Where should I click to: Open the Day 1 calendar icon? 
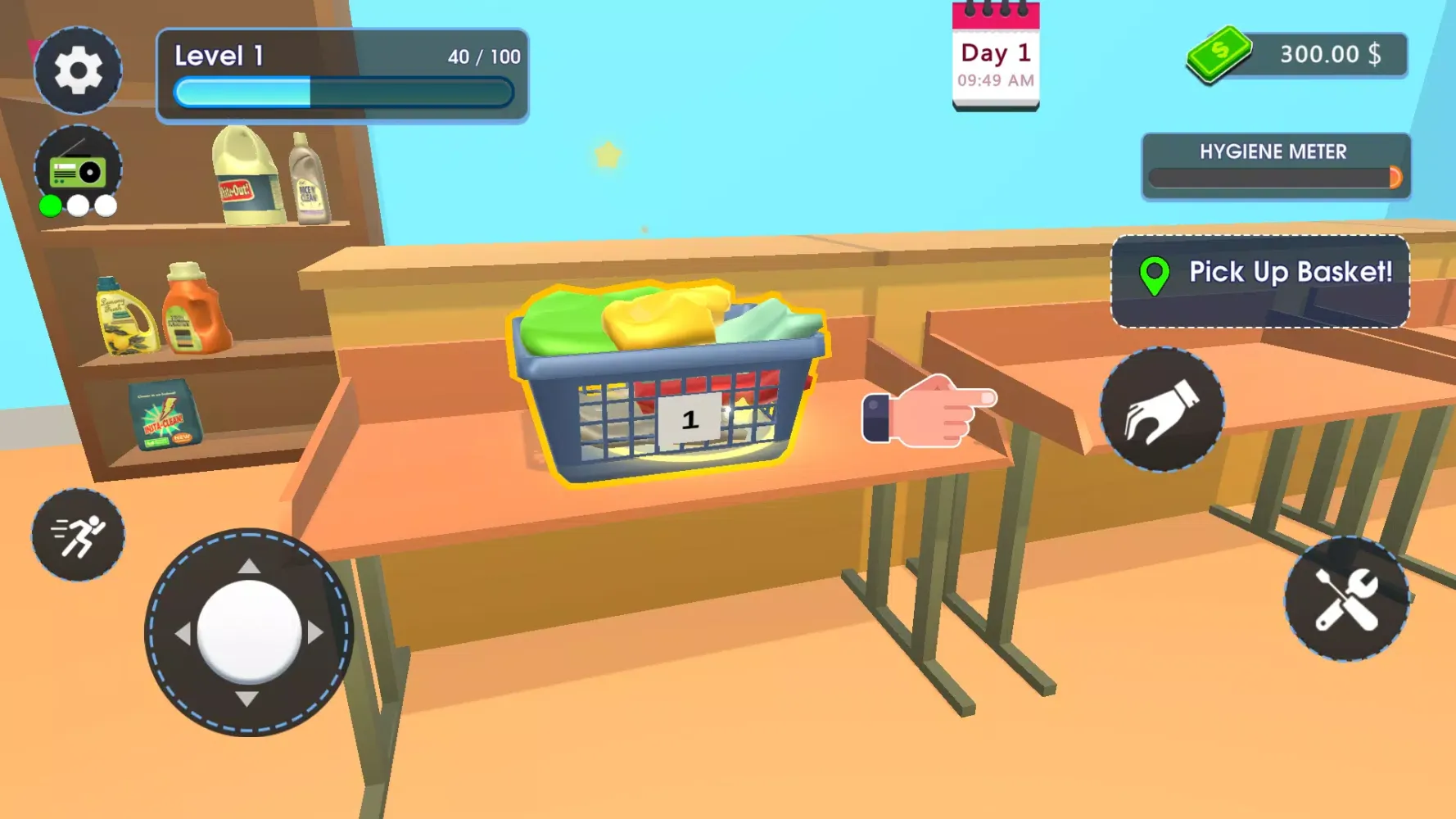pyautogui.click(x=995, y=53)
